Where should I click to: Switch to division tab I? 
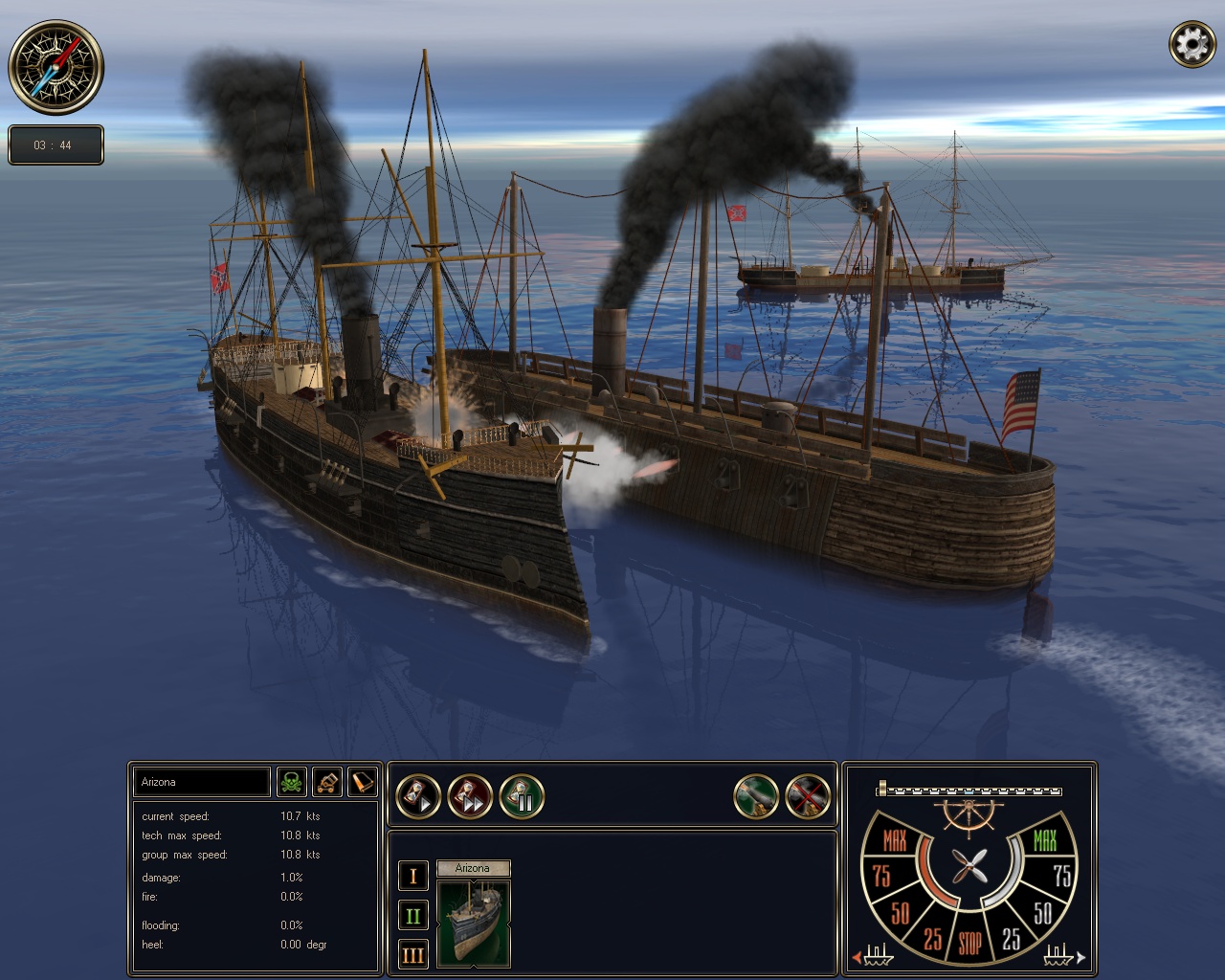[412, 875]
